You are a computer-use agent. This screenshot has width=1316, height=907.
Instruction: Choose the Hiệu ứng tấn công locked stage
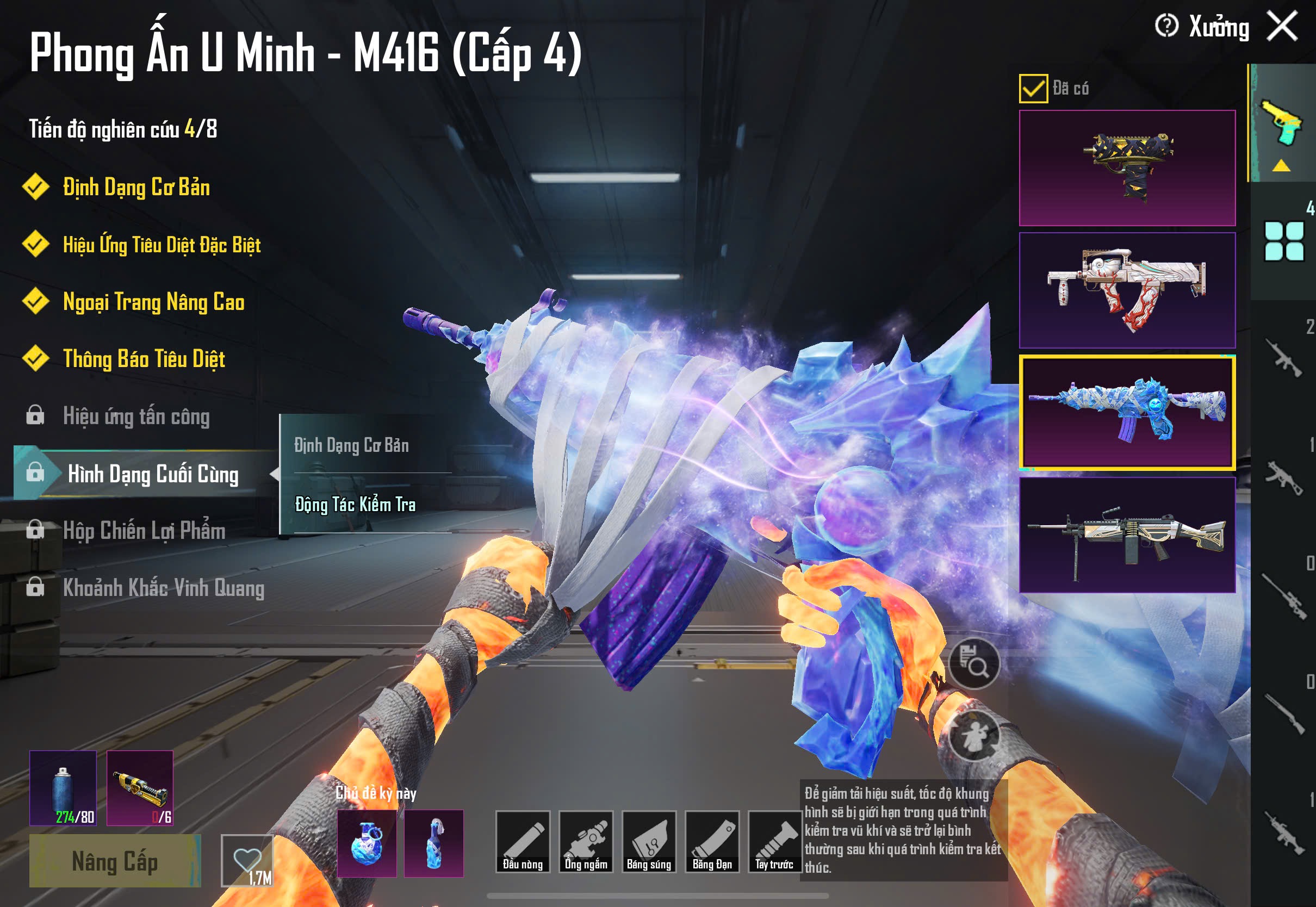pos(136,416)
